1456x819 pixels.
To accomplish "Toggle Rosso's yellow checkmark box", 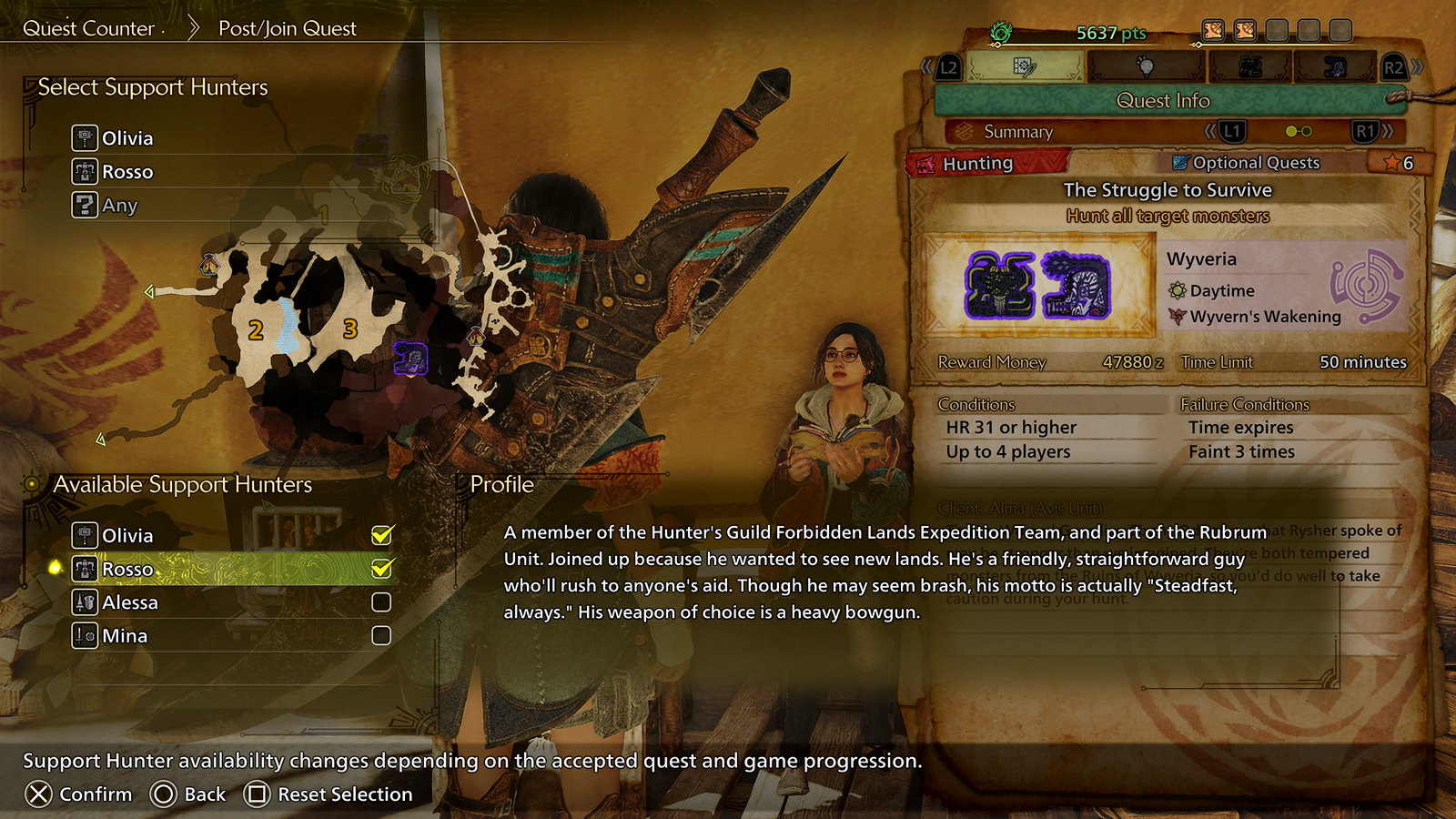I will [x=381, y=569].
